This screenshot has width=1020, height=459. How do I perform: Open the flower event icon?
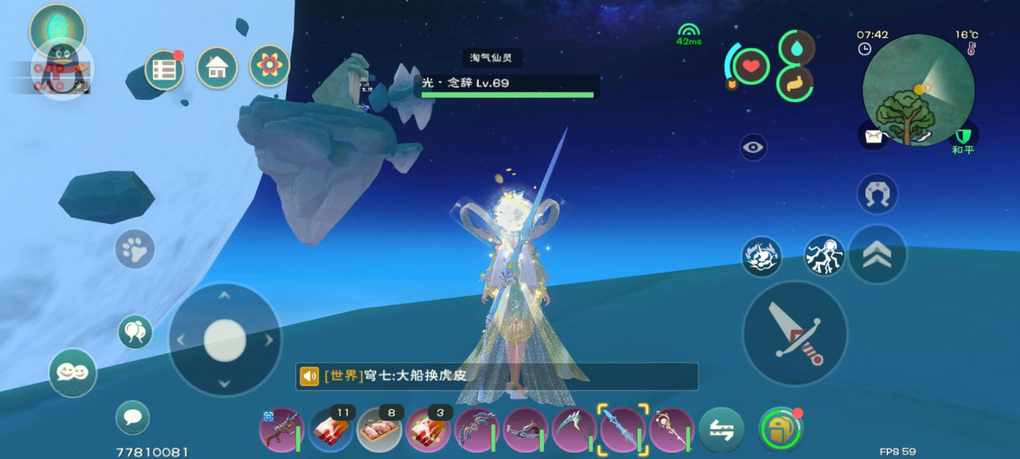pos(270,66)
